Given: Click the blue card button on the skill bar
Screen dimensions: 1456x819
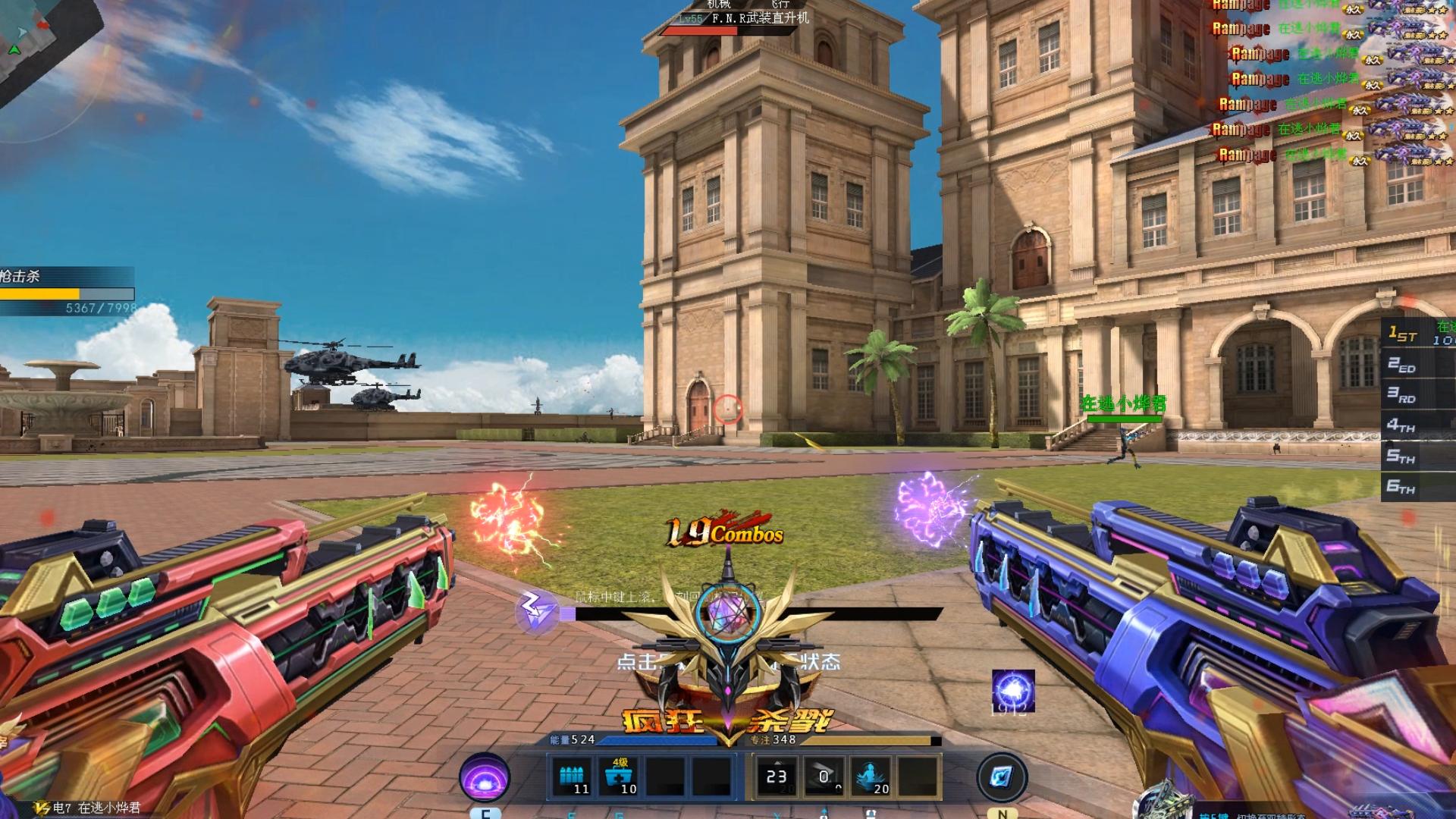Looking at the screenshot, I should [1001, 777].
